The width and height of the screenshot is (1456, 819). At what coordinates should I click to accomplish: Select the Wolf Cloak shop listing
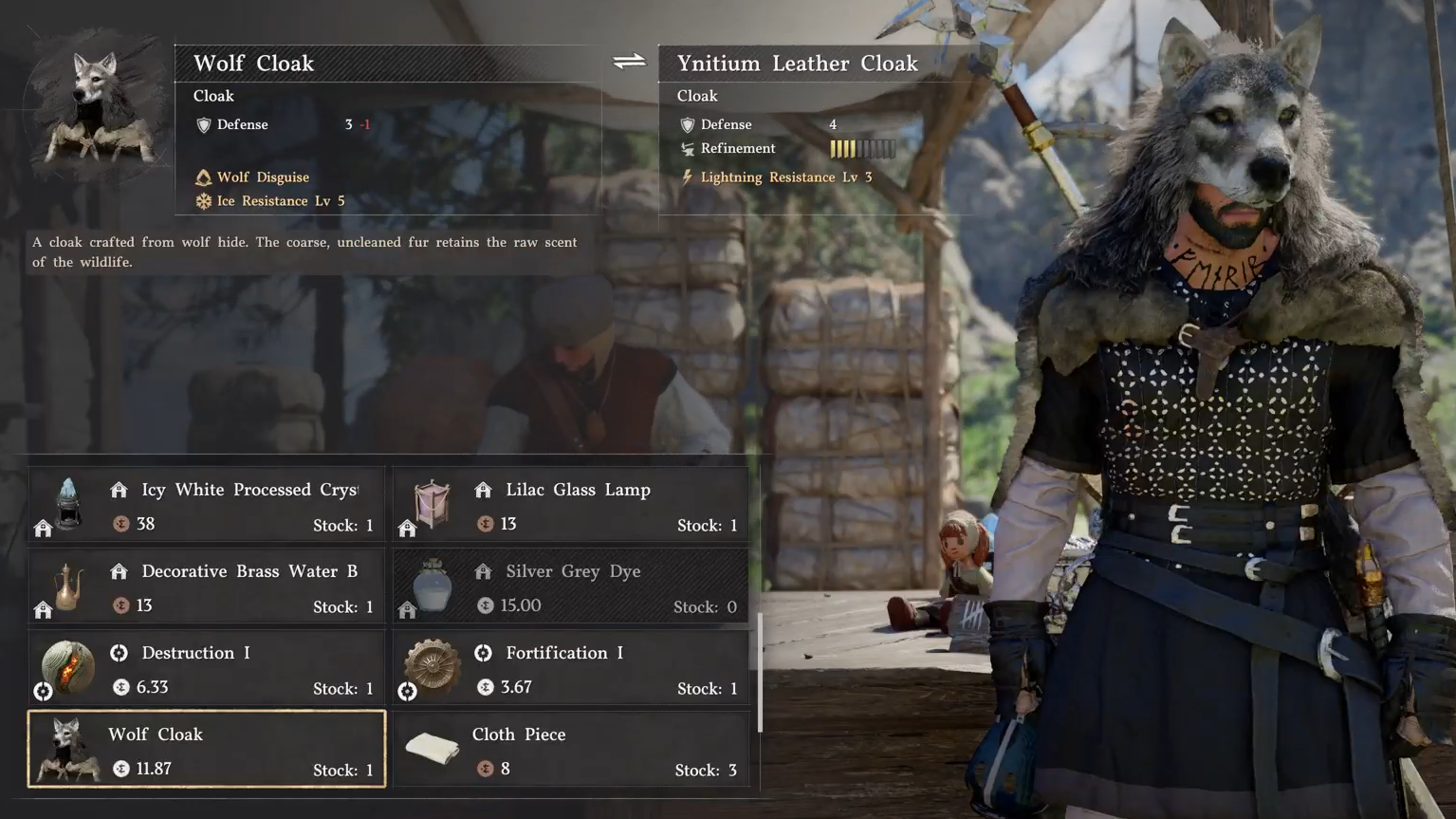click(207, 750)
